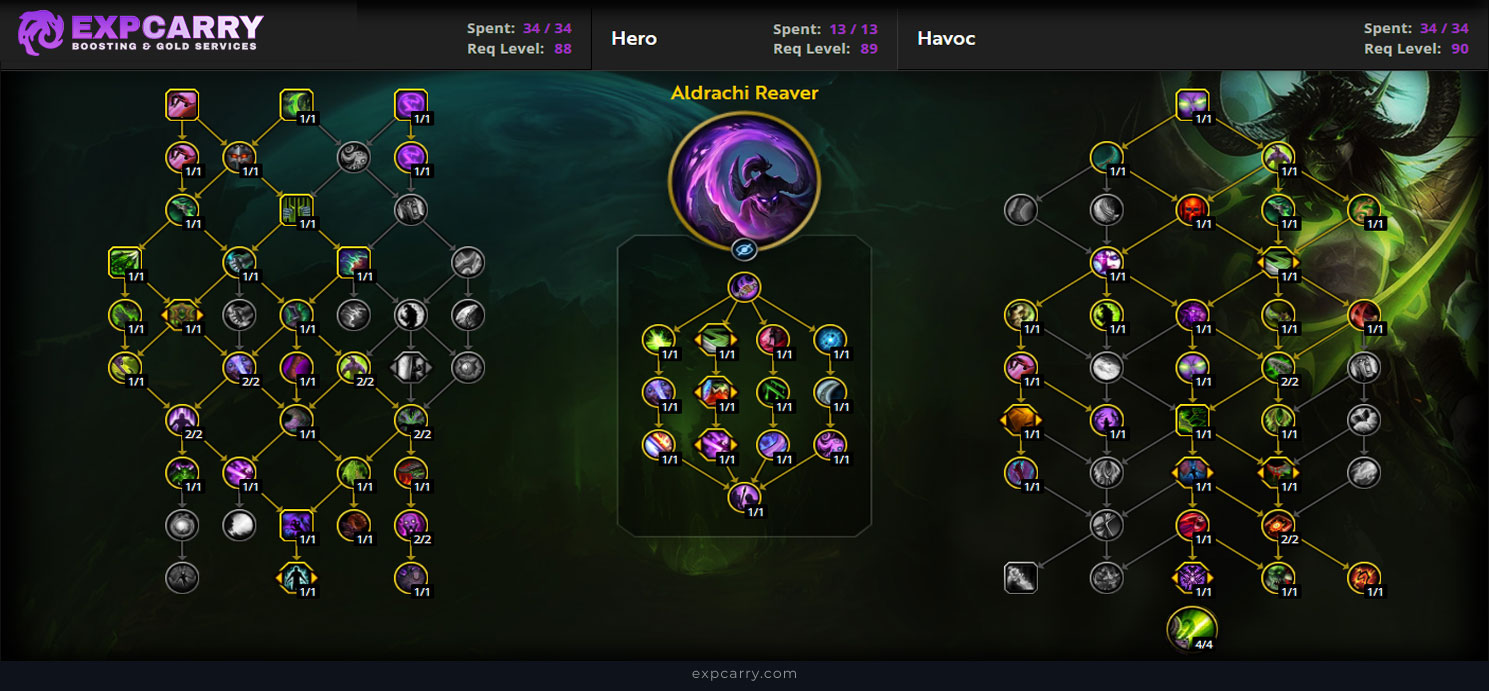Pick the red figure hero talent

click(772, 340)
